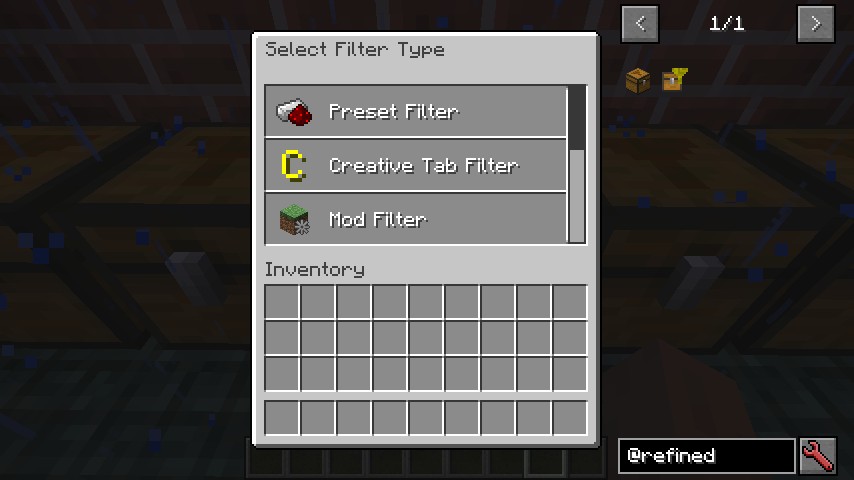Screen dimensions: 854x480
Task: Advance to the next item page
Action: [815, 23]
